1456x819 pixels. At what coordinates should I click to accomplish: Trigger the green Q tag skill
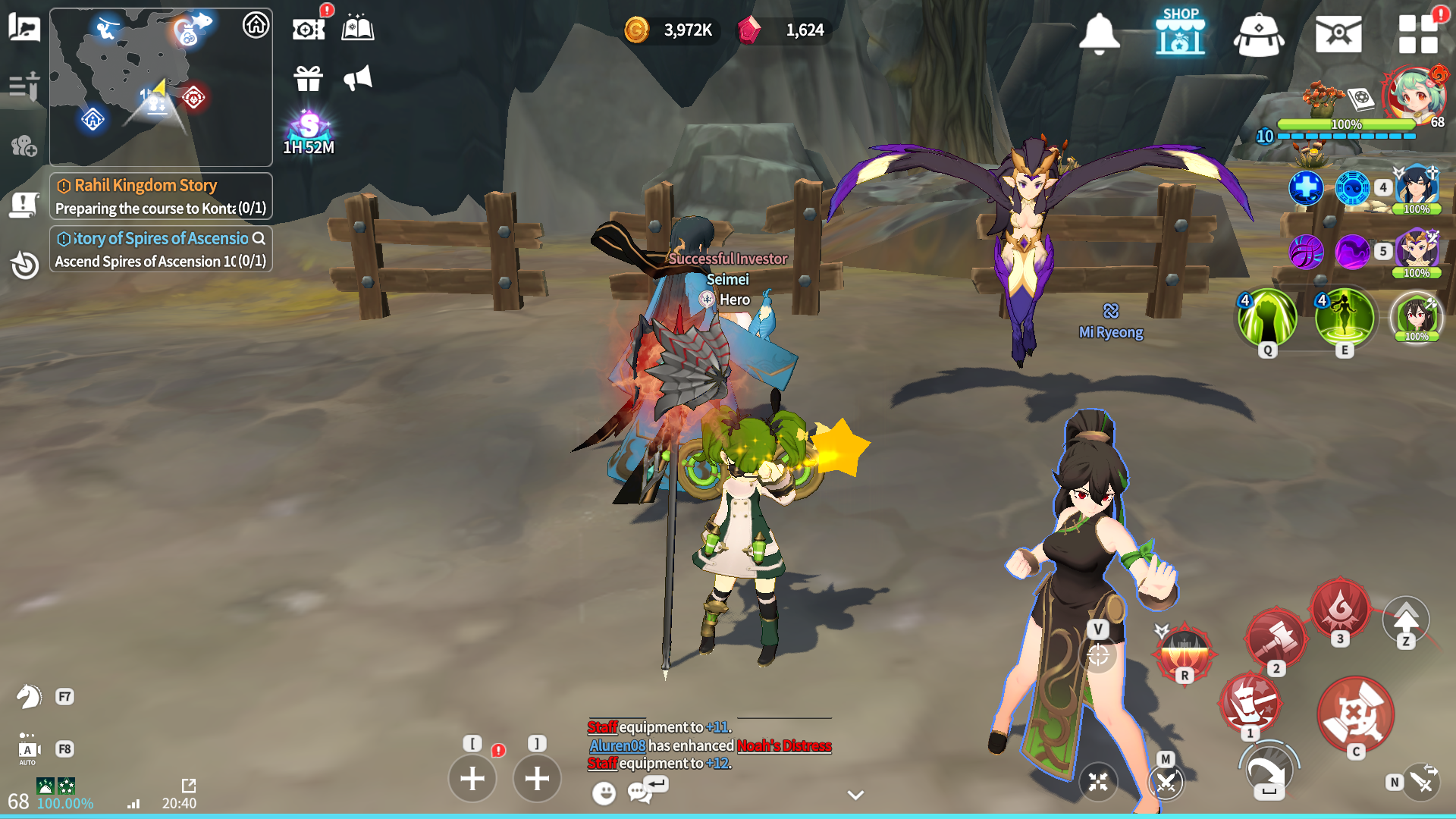point(1267,318)
